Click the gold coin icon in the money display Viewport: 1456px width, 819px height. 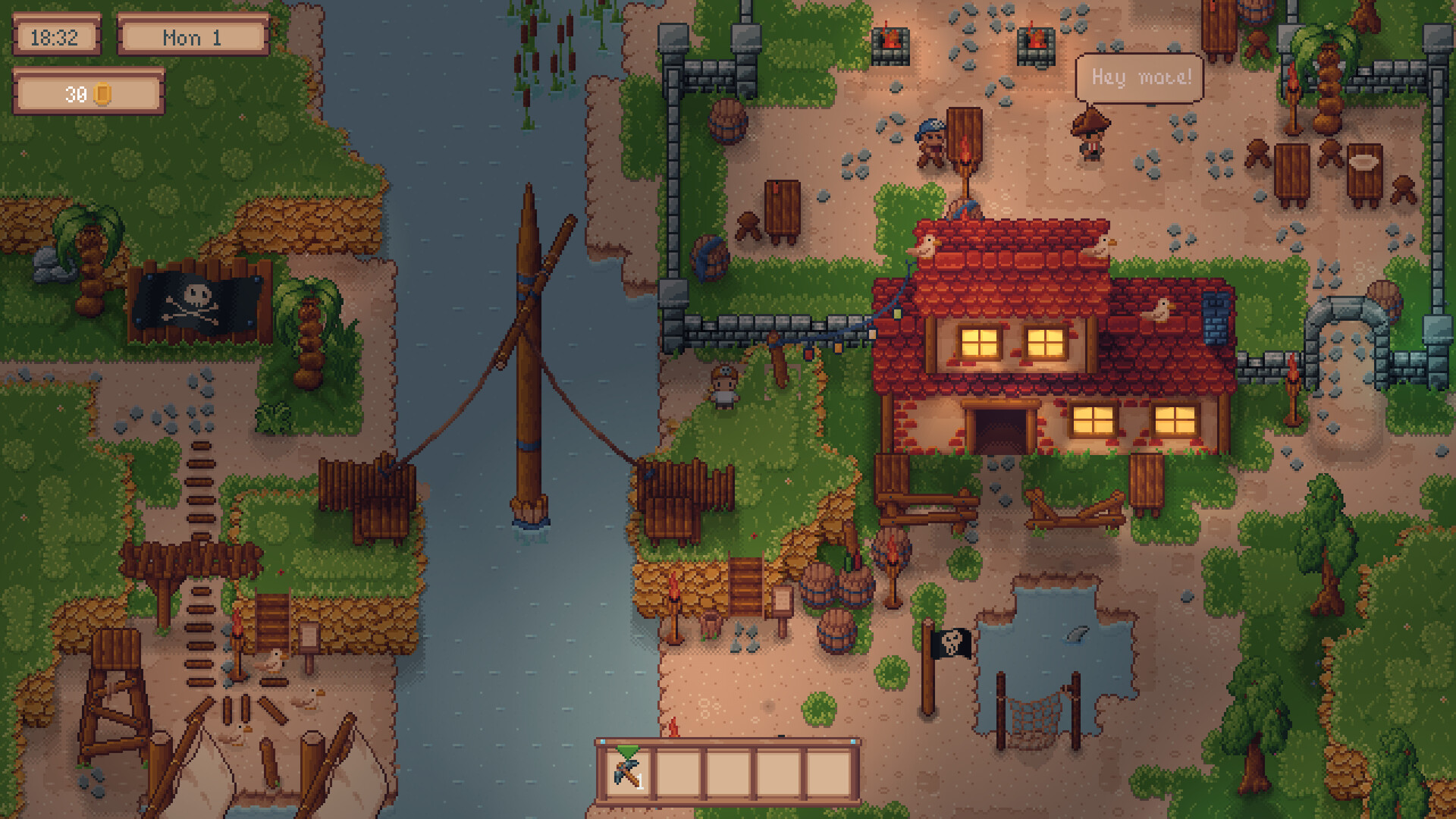(x=104, y=94)
